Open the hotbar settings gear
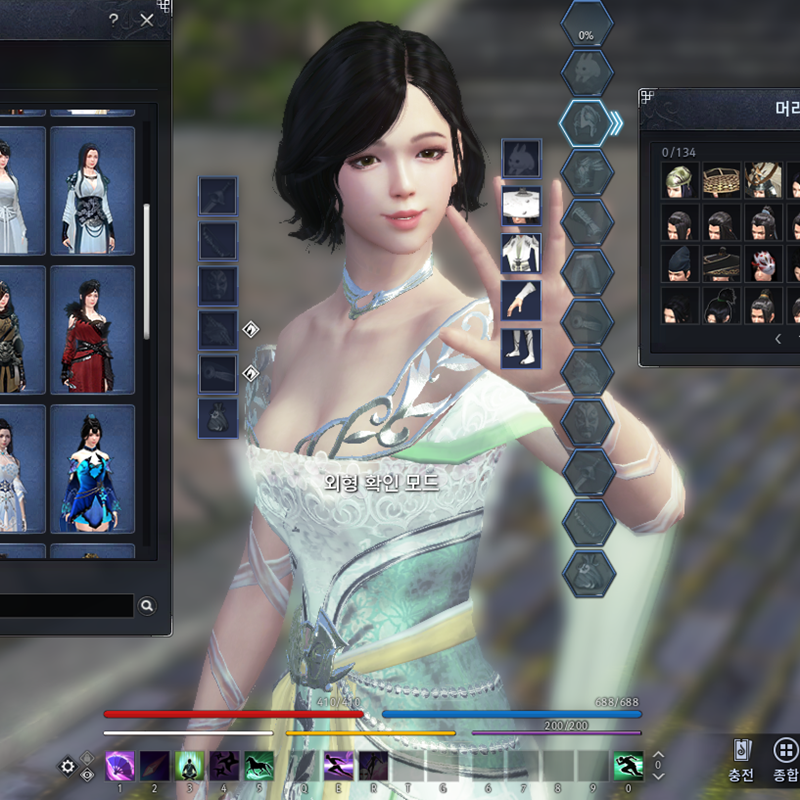The image size is (800, 800). [68, 767]
